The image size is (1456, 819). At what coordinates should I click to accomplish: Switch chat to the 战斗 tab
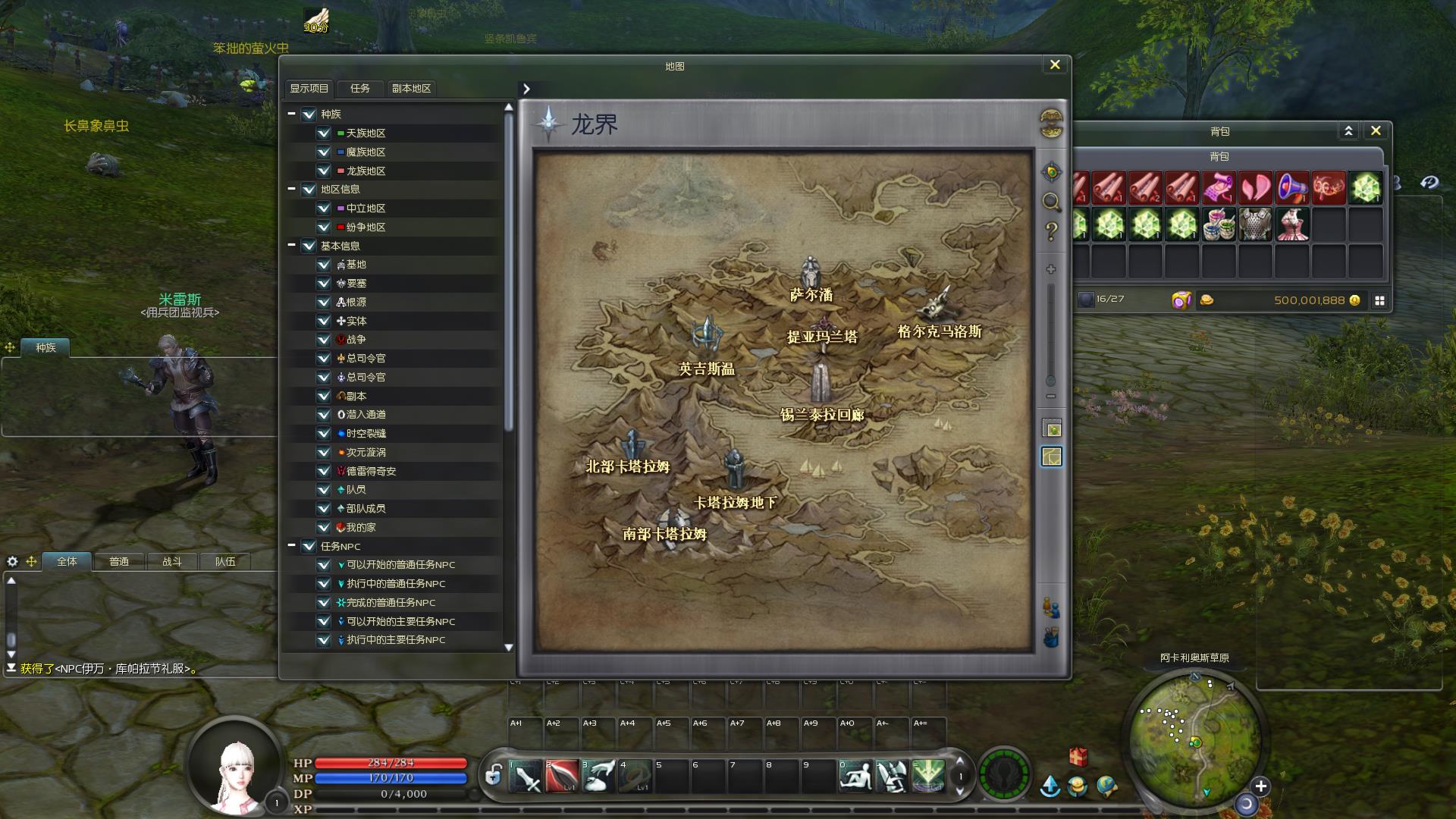(x=172, y=562)
